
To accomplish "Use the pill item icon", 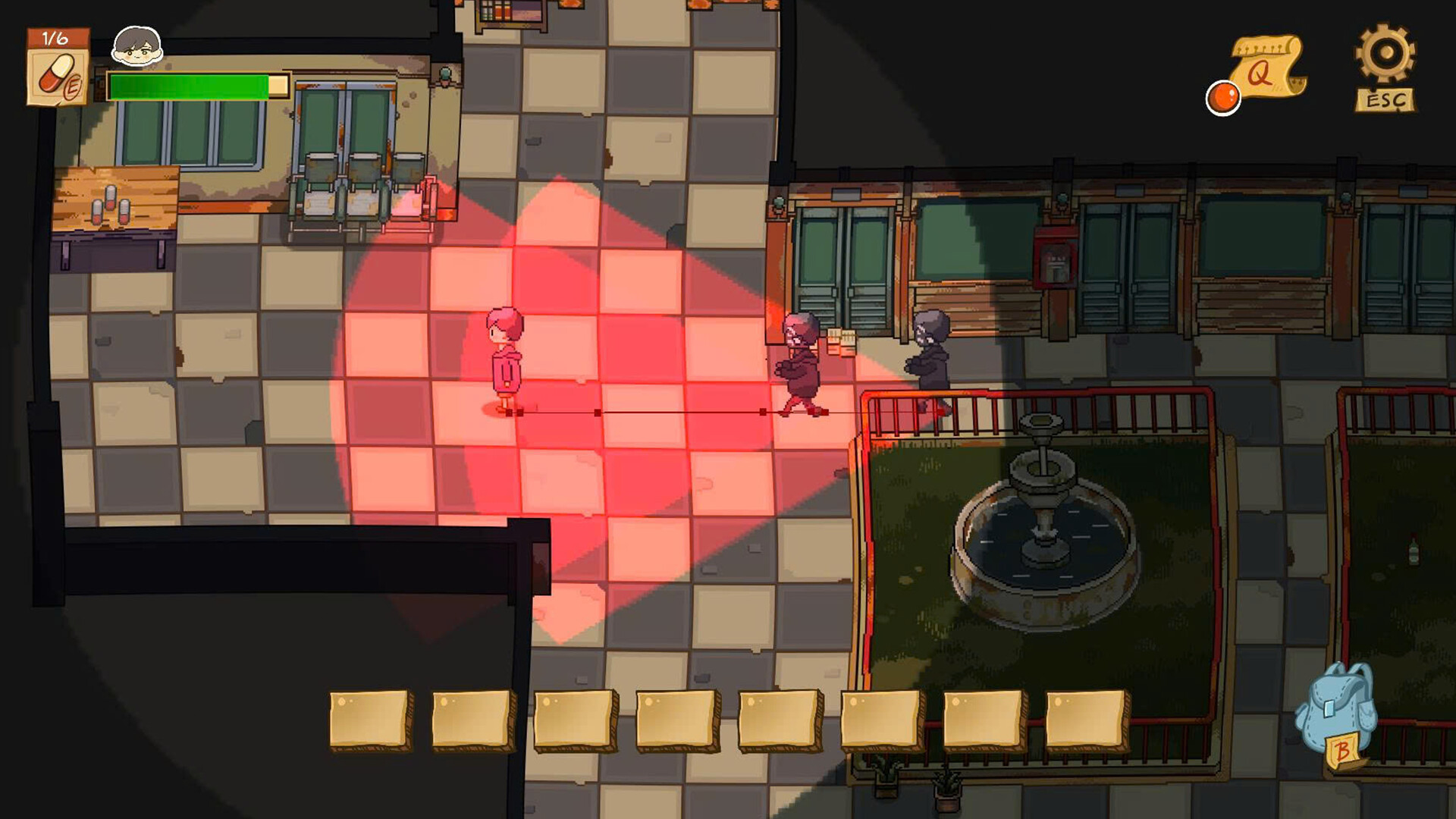I will (58, 76).
